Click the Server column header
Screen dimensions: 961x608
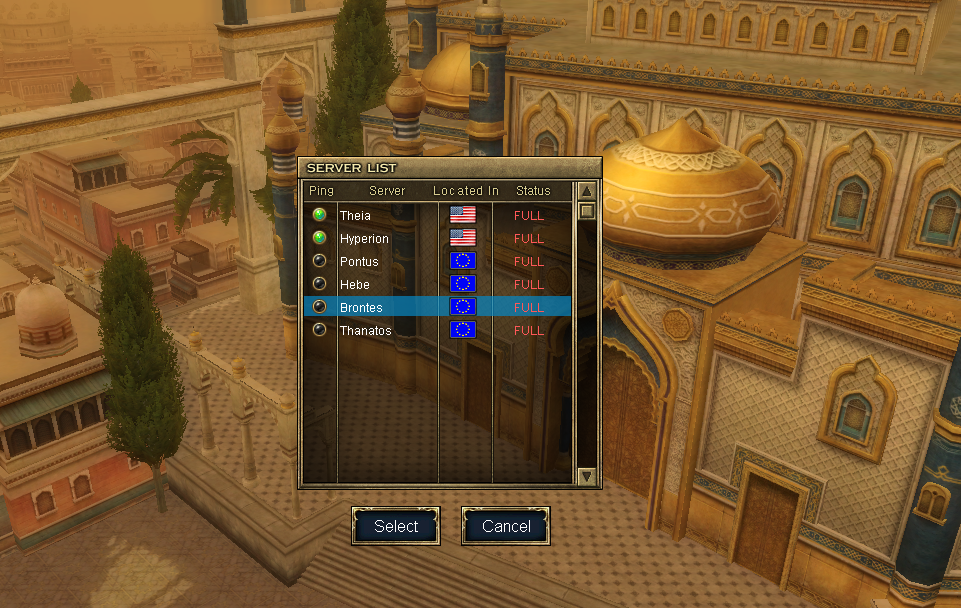pos(387,191)
